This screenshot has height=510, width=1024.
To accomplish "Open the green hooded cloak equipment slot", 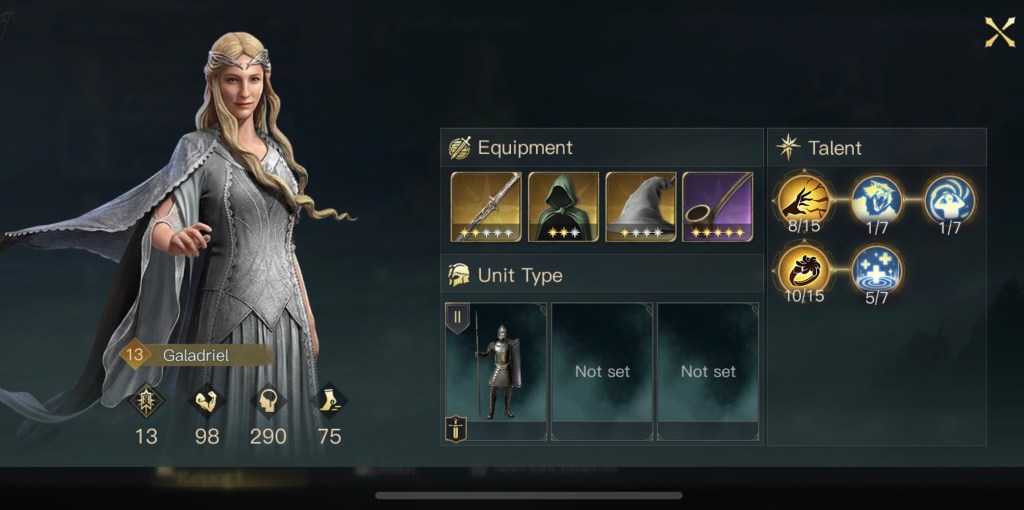I will point(563,206).
